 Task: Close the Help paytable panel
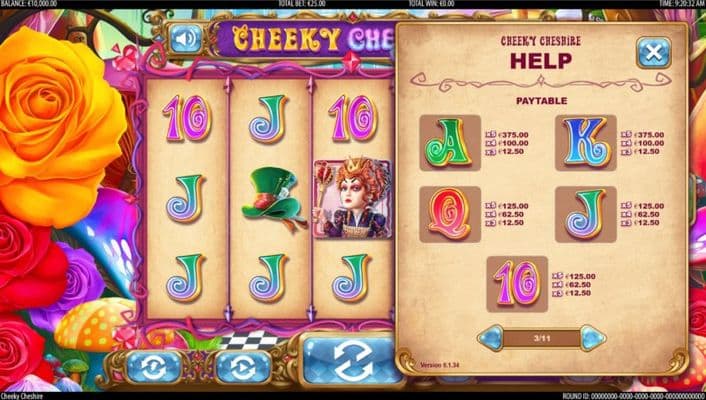(653, 52)
